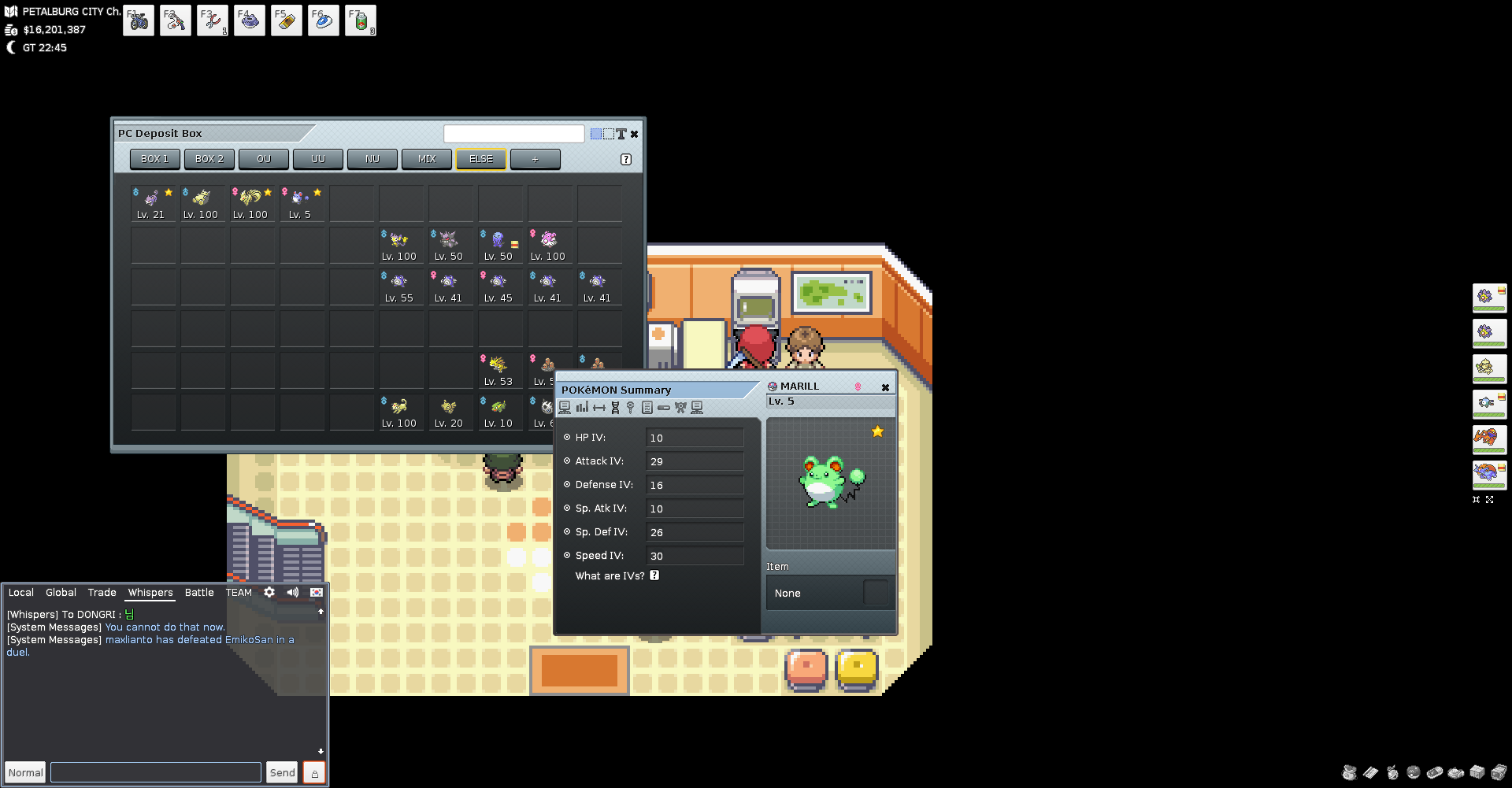The width and height of the screenshot is (1512, 788).
Task: Close the Pokémon Summary window
Action: 885,387
